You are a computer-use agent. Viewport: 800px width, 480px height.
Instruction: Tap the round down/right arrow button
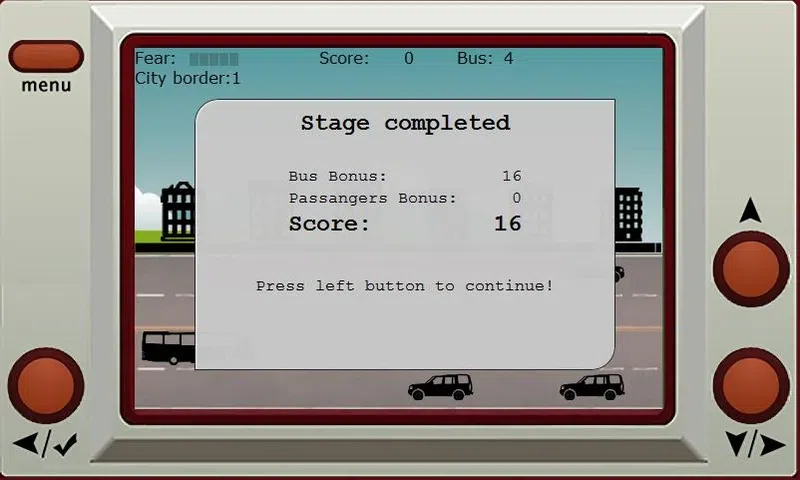(x=751, y=385)
